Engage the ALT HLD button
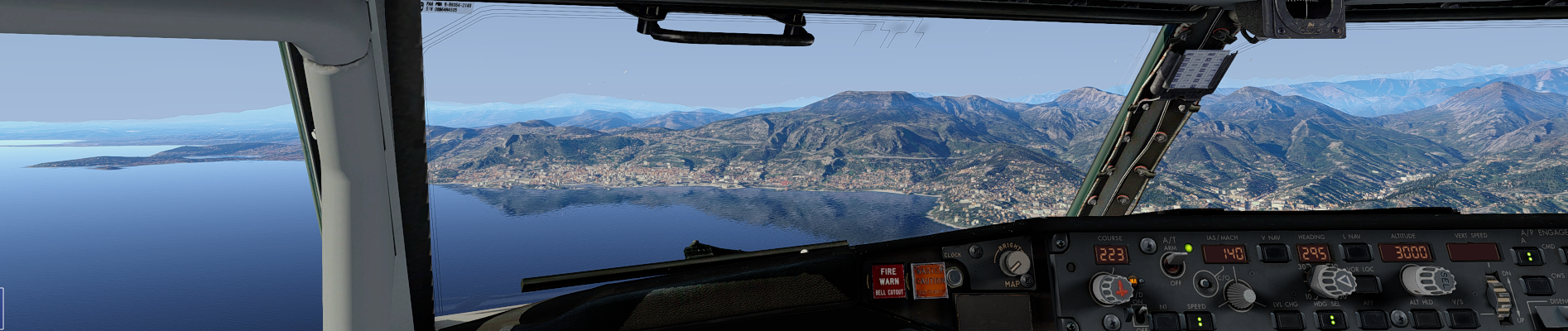This screenshot has width=1568, height=331. (1425, 319)
